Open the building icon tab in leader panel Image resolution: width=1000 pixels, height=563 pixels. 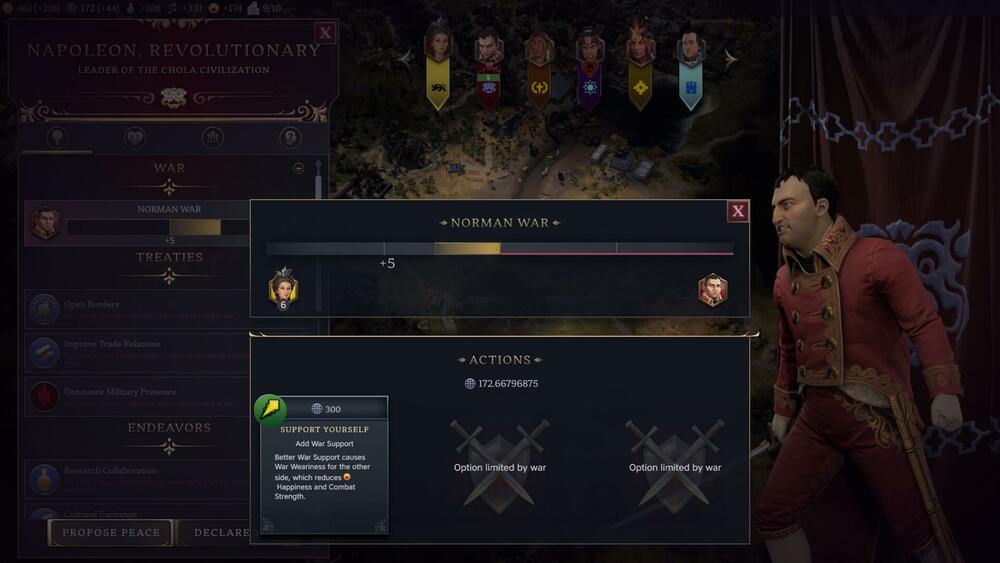(212, 138)
